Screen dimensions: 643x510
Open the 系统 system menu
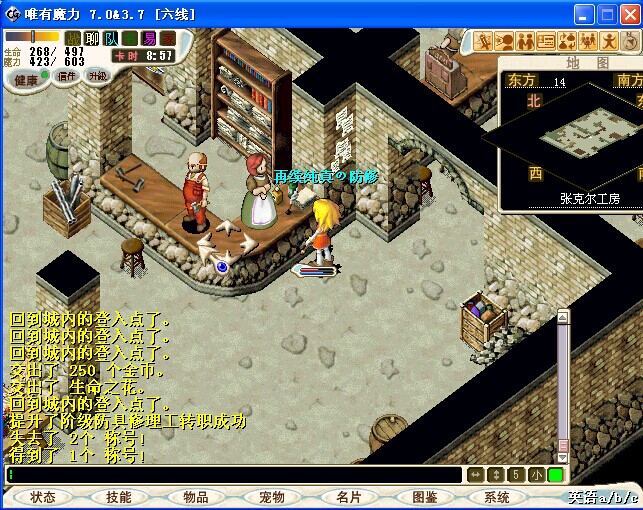pos(497,497)
